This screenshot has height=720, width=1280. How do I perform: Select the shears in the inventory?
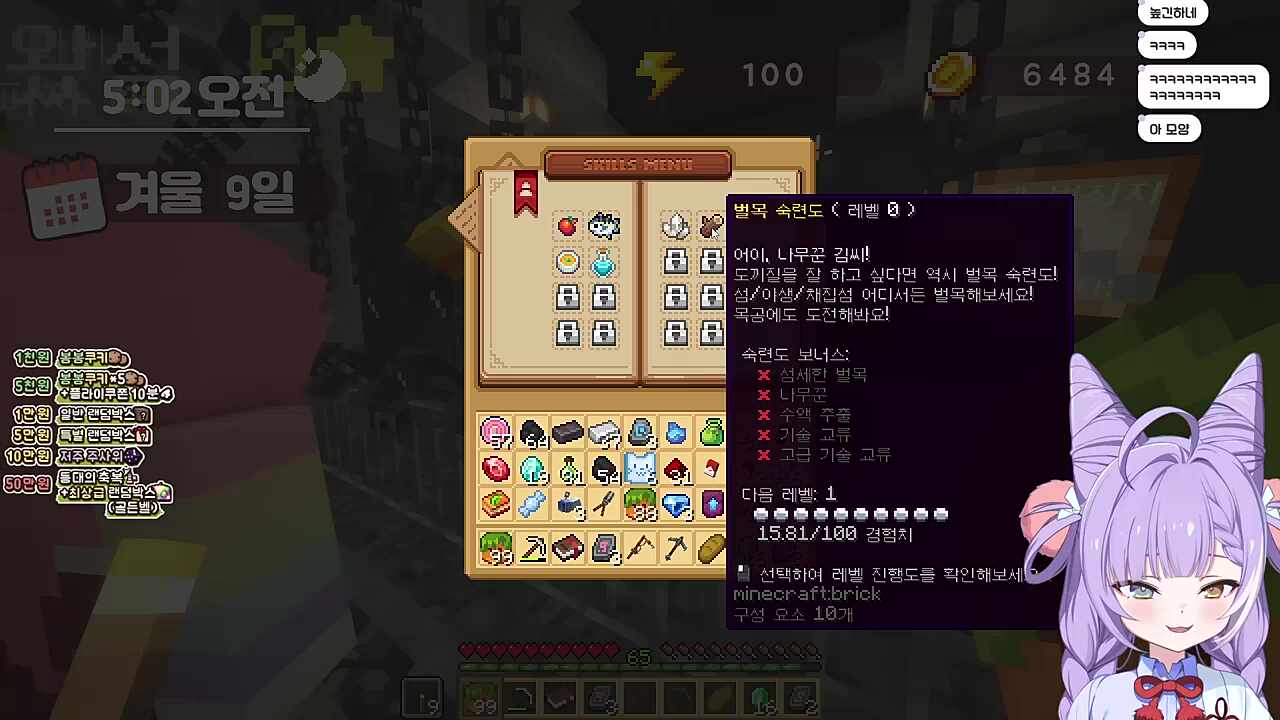coord(602,503)
